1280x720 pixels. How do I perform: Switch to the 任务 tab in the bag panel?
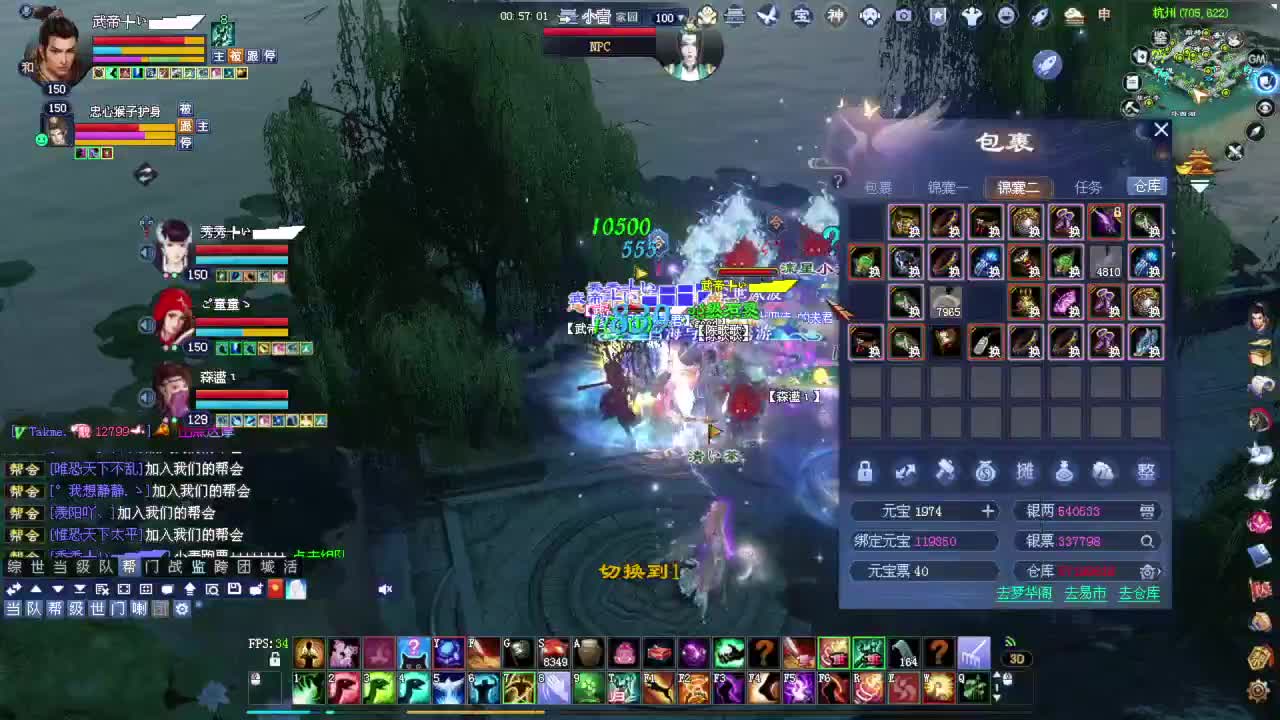click(1089, 186)
